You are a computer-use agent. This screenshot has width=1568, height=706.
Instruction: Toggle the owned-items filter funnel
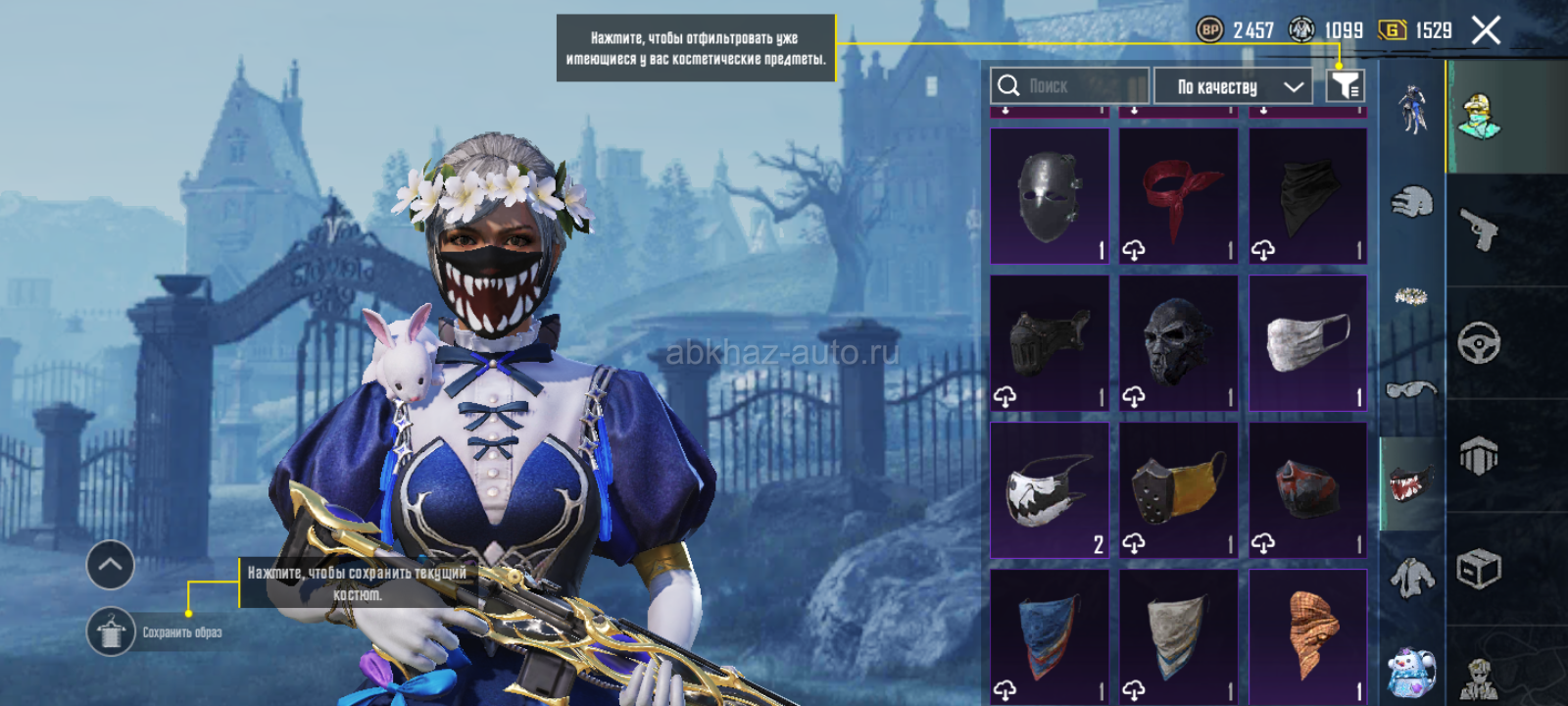[1346, 86]
